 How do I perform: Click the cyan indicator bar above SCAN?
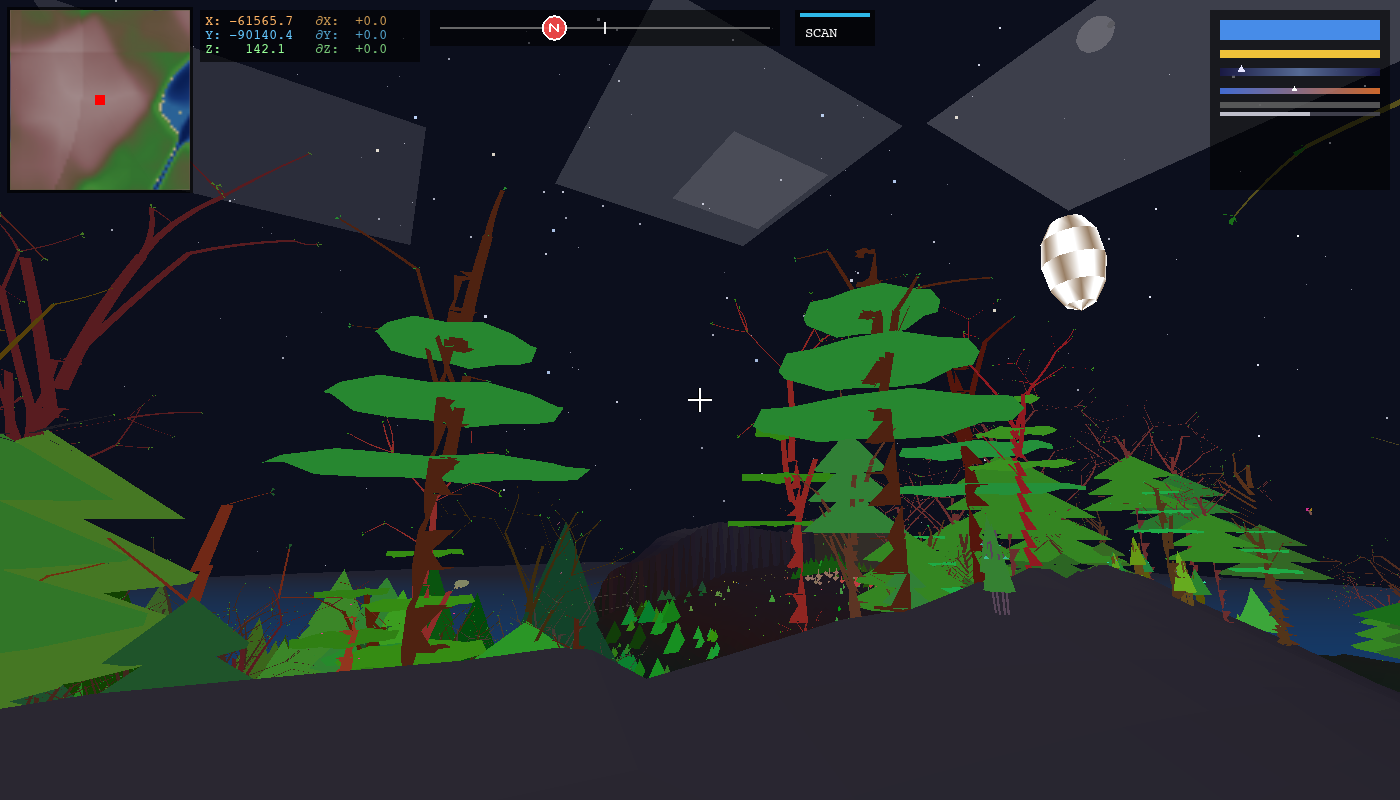[833, 16]
